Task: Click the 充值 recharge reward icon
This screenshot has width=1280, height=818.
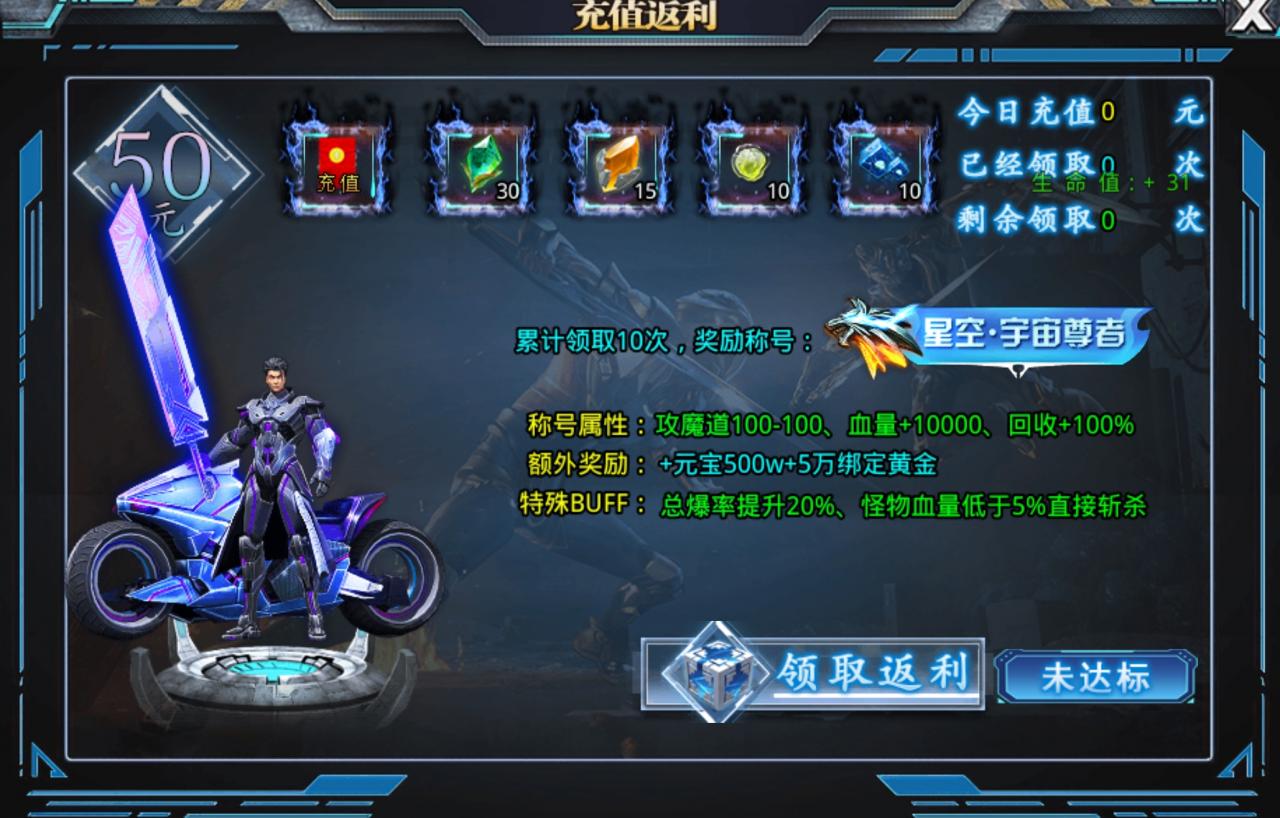Action: point(338,163)
